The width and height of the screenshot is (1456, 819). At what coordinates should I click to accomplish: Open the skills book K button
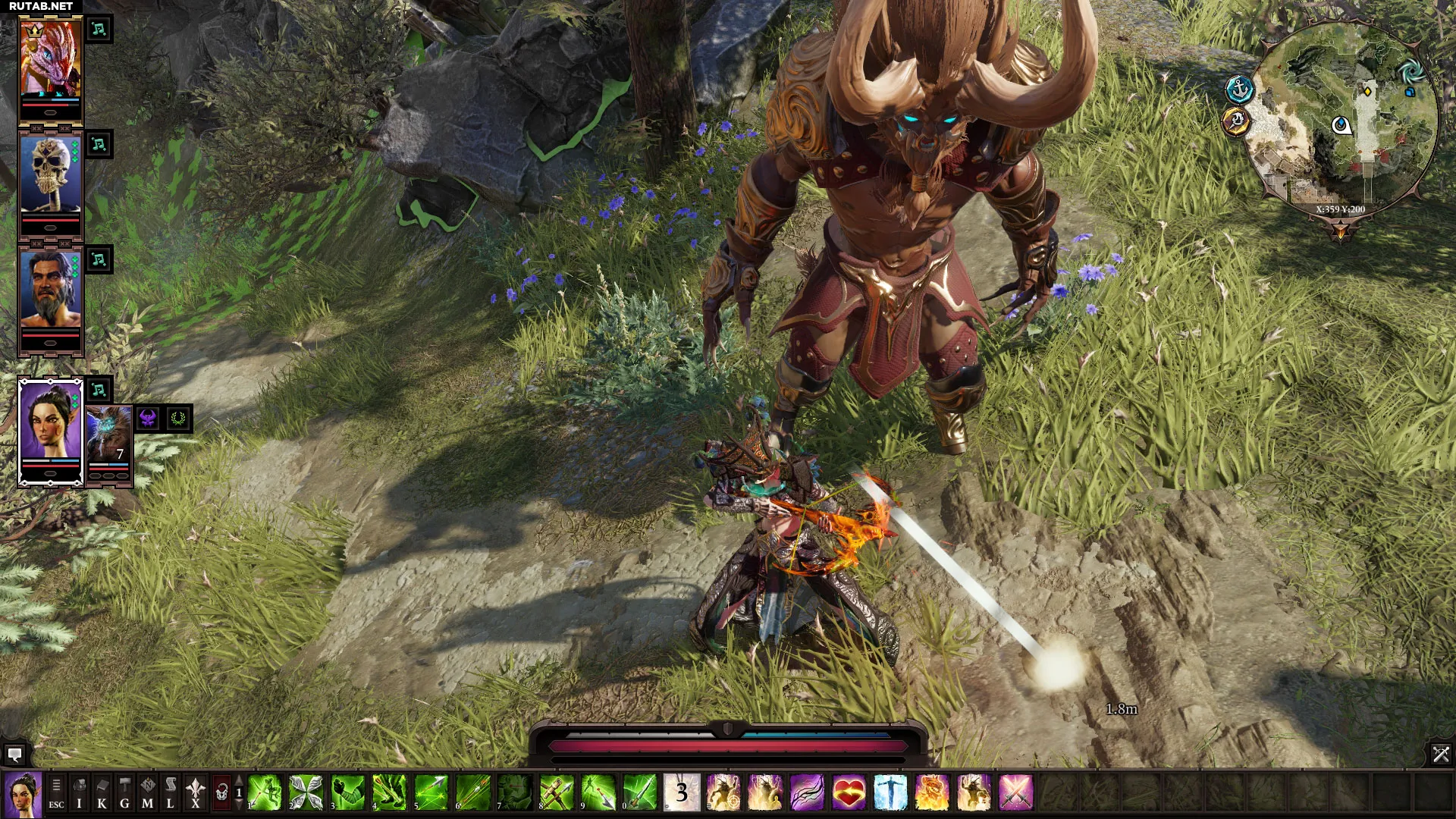point(102,793)
